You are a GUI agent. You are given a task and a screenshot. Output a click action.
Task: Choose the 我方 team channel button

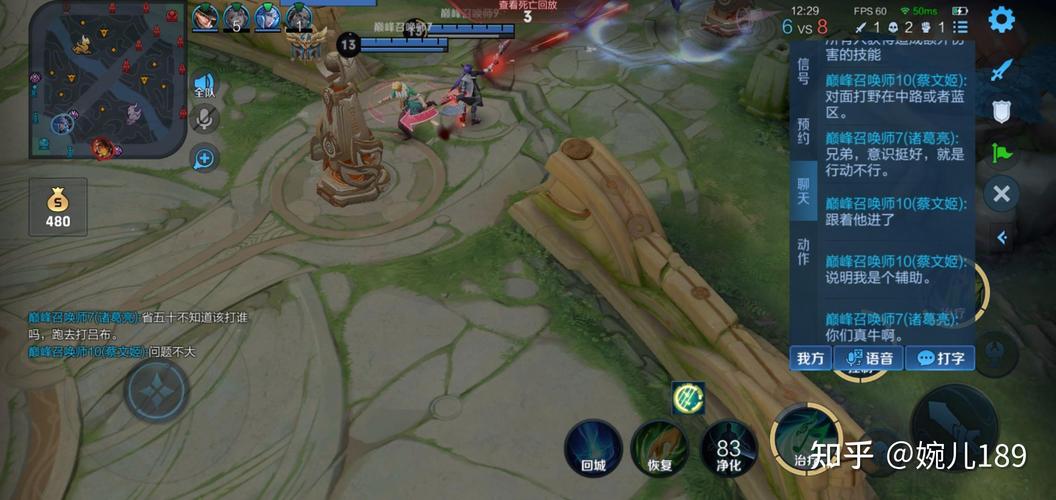tap(811, 358)
